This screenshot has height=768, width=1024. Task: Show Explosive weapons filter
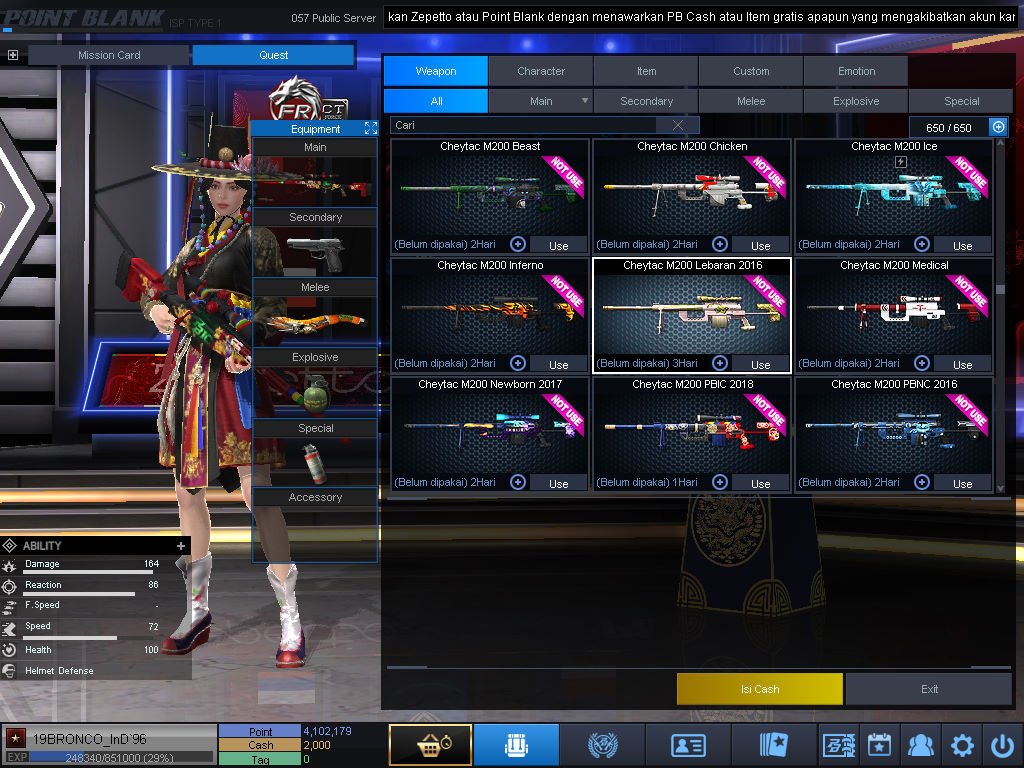click(856, 101)
